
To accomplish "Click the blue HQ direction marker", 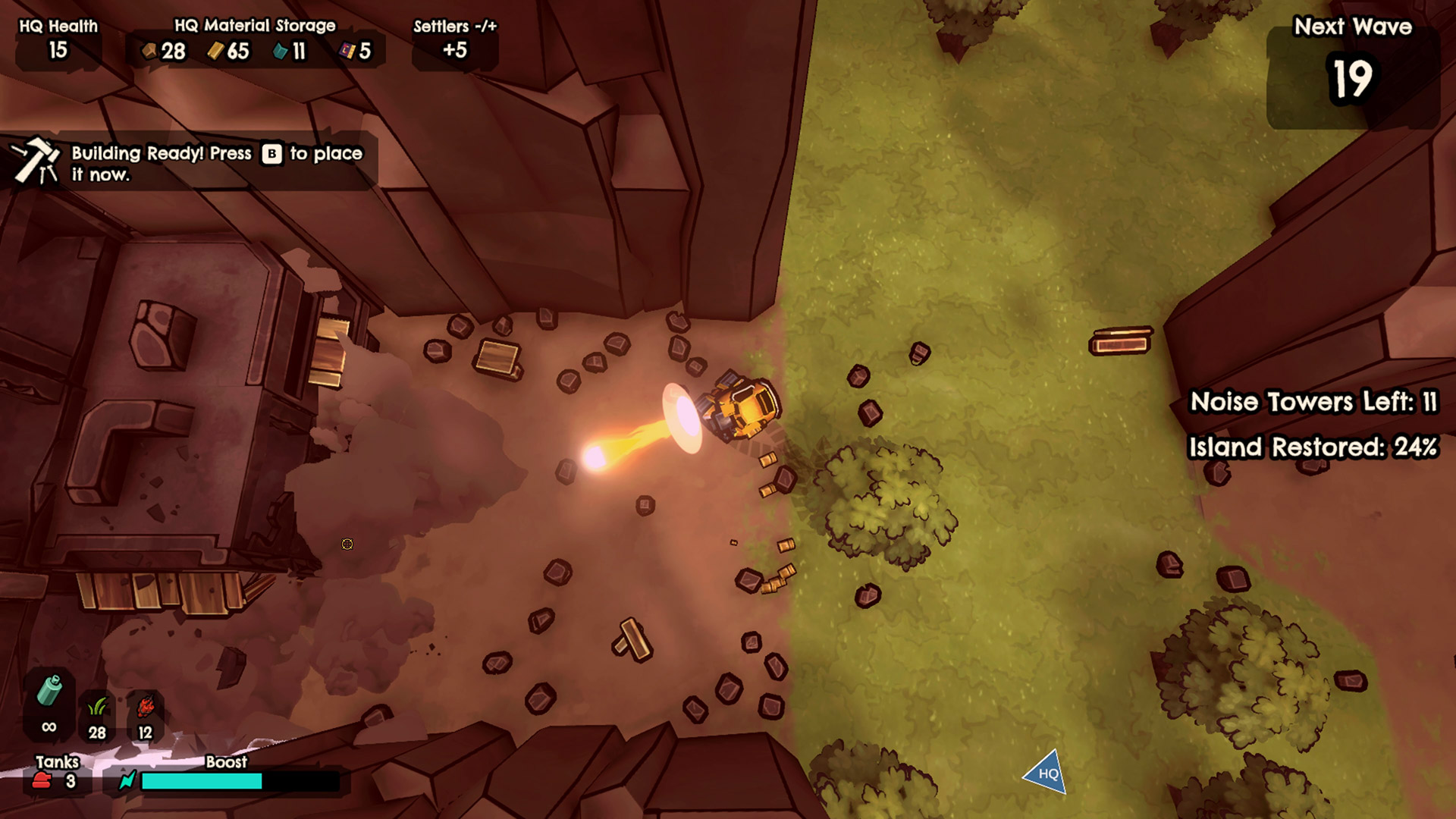I will (x=1046, y=773).
